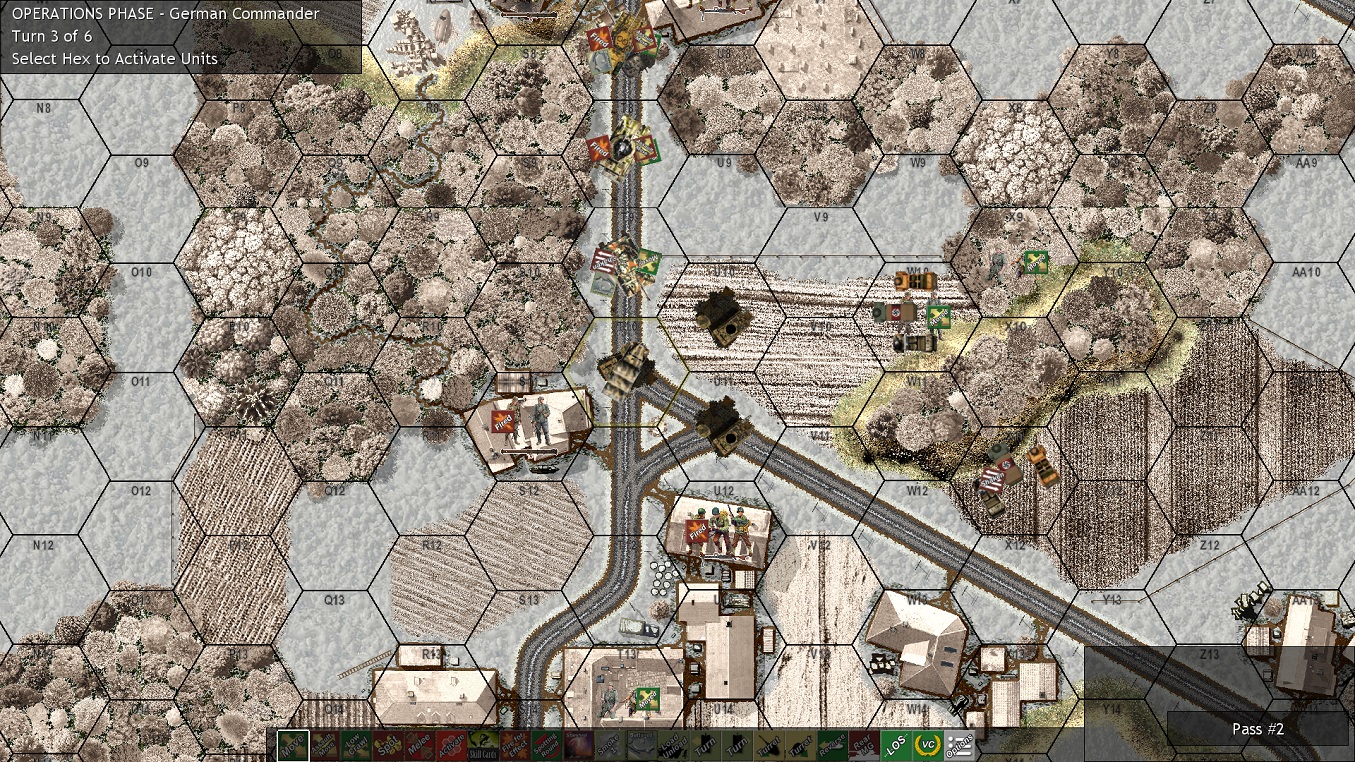
Task: Select Fire for Effect artillery icon
Action: (512, 745)
